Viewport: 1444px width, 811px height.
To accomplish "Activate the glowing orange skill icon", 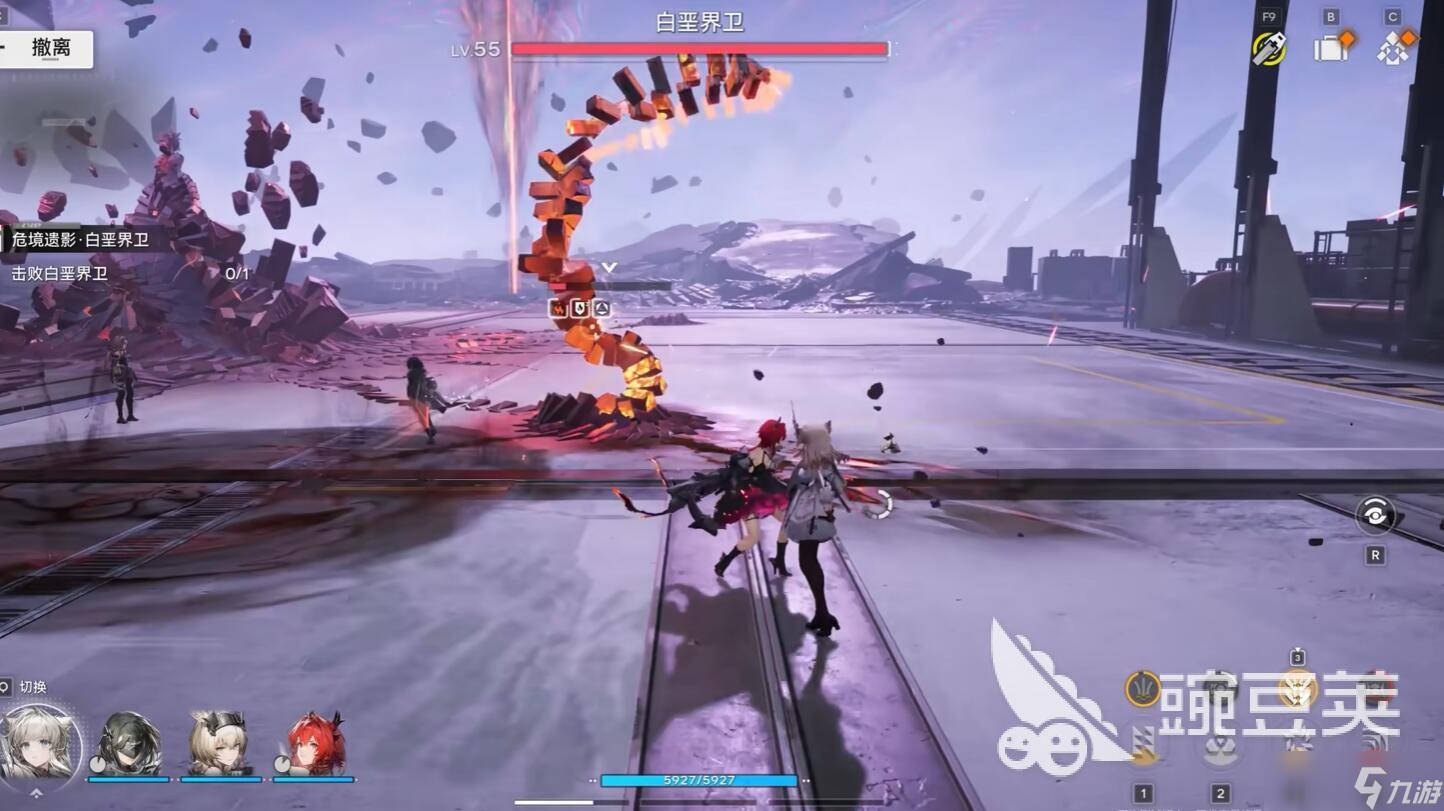I will point(1297,689).
